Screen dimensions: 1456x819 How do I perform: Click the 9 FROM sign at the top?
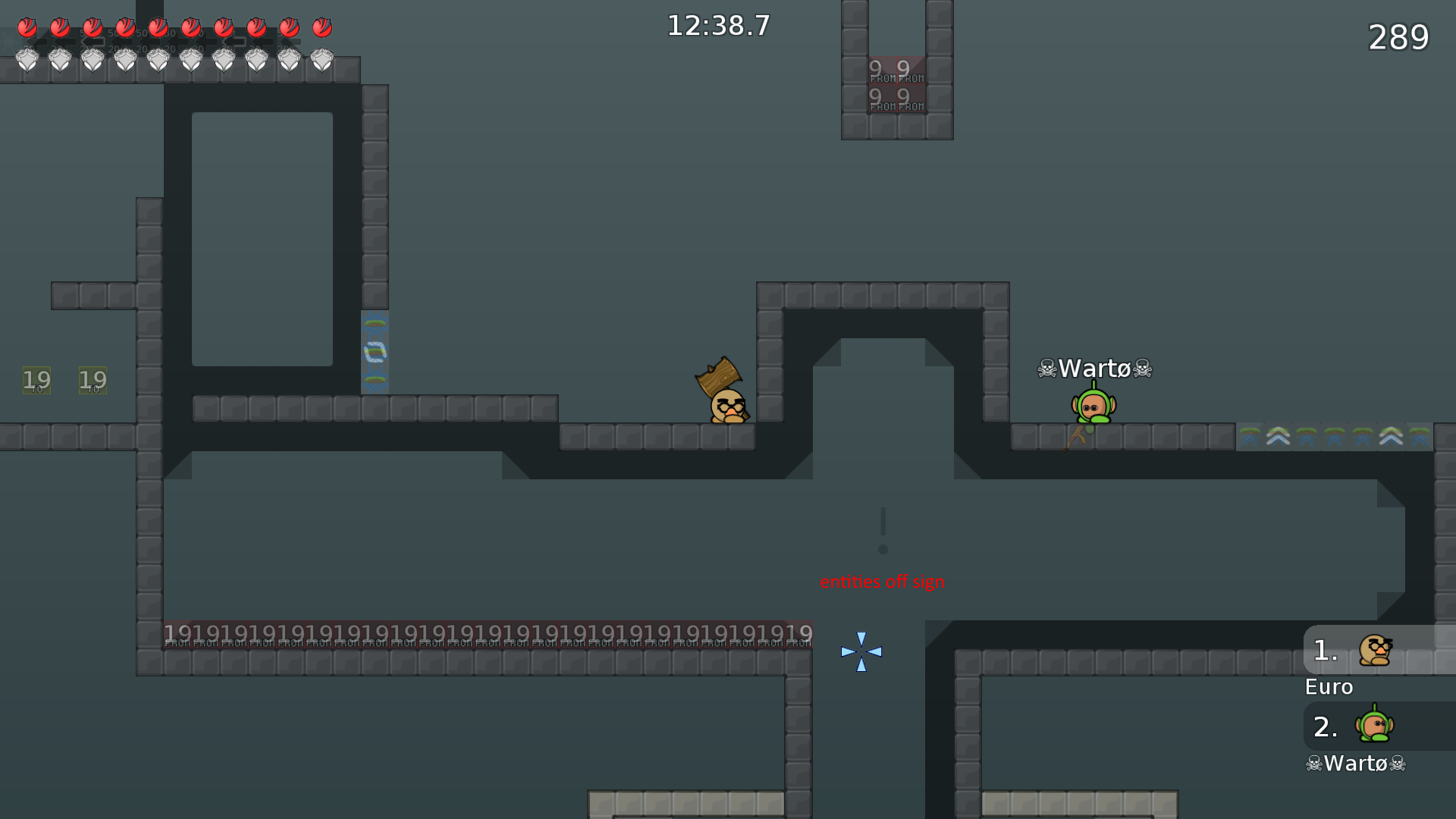(x=896, y=85)
